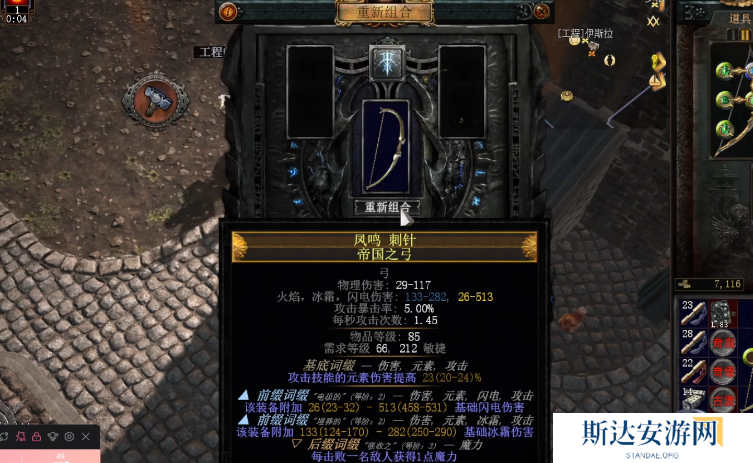Close the recombinator window

pos(541,12)
